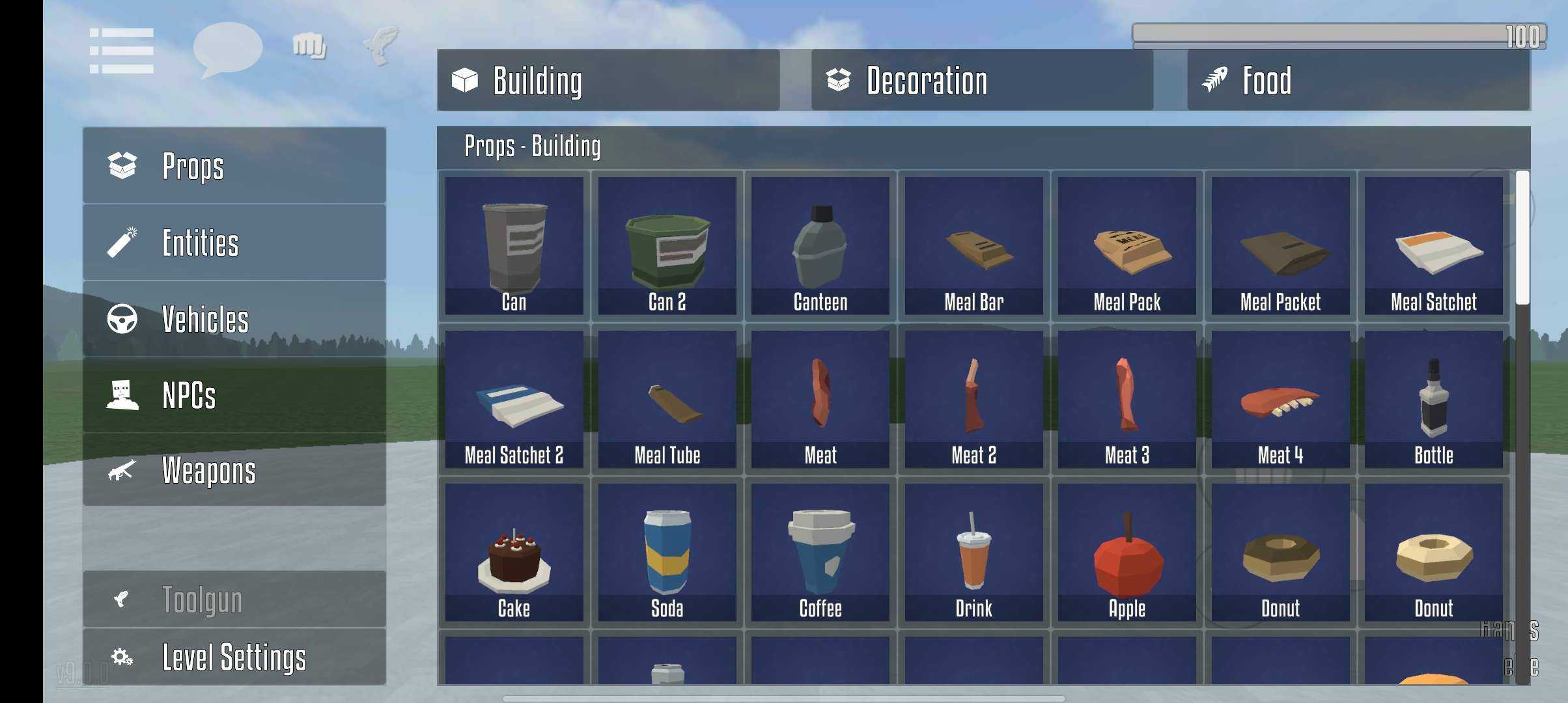Viewport: 1568px width, 703px height.
Task: Spawn the Apple prop
Action: 1127,552
